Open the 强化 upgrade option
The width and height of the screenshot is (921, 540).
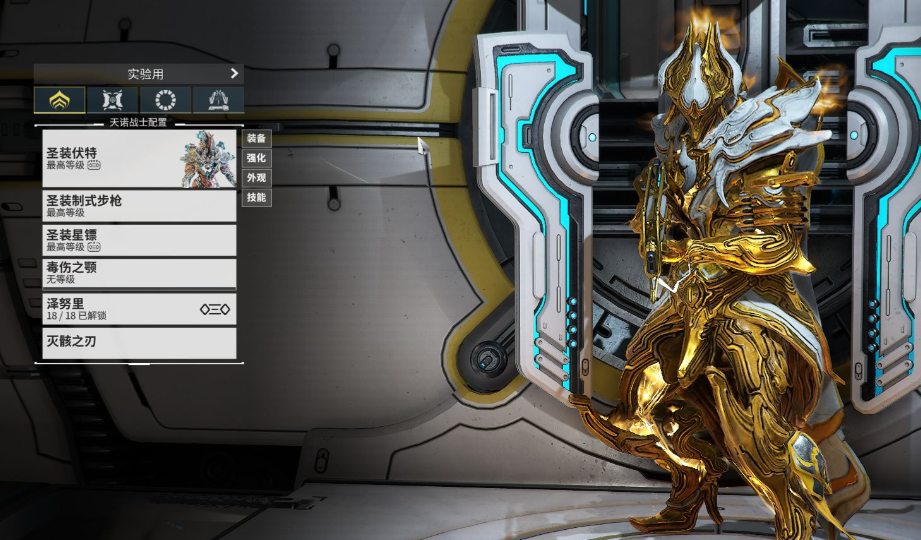point(257,158)
